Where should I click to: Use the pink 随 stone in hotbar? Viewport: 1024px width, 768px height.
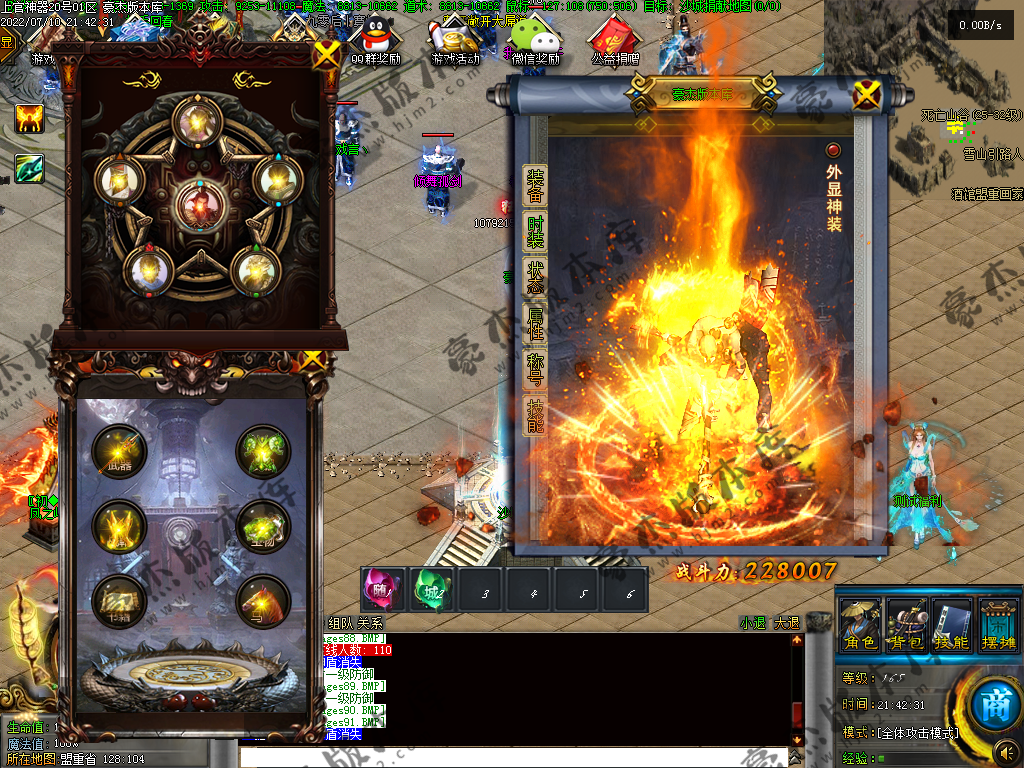(383, 591)
